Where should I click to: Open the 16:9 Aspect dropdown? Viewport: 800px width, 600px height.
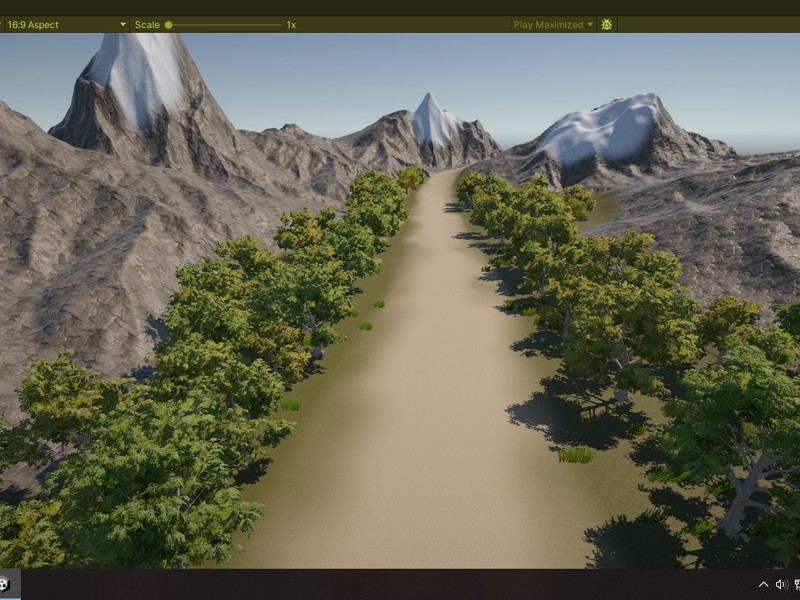click(x=66, y=24)
